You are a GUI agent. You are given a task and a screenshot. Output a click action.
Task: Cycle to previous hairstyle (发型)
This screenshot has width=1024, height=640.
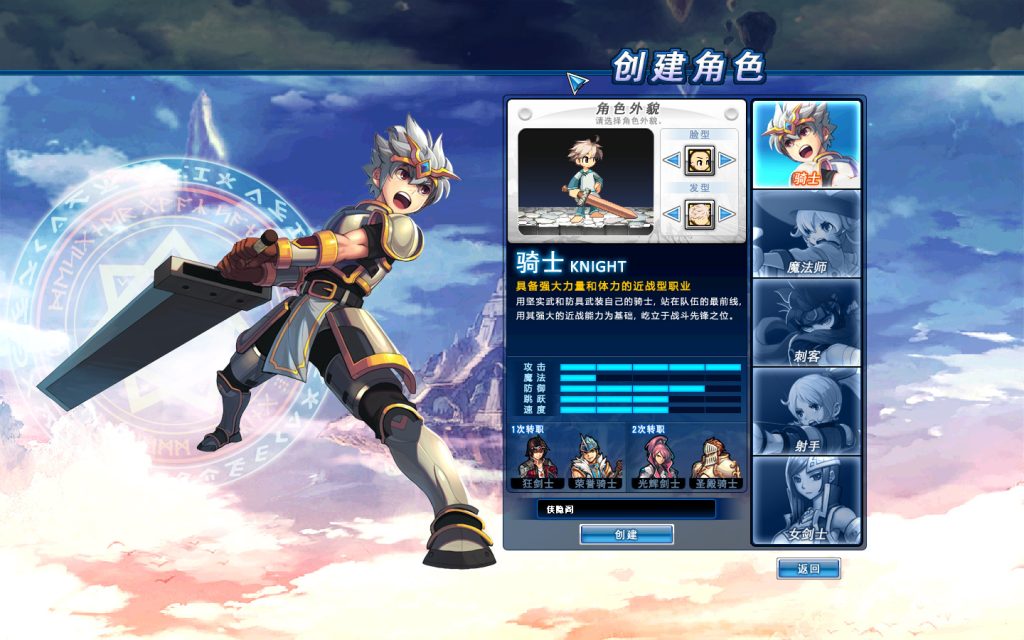[x=672, y=212]
